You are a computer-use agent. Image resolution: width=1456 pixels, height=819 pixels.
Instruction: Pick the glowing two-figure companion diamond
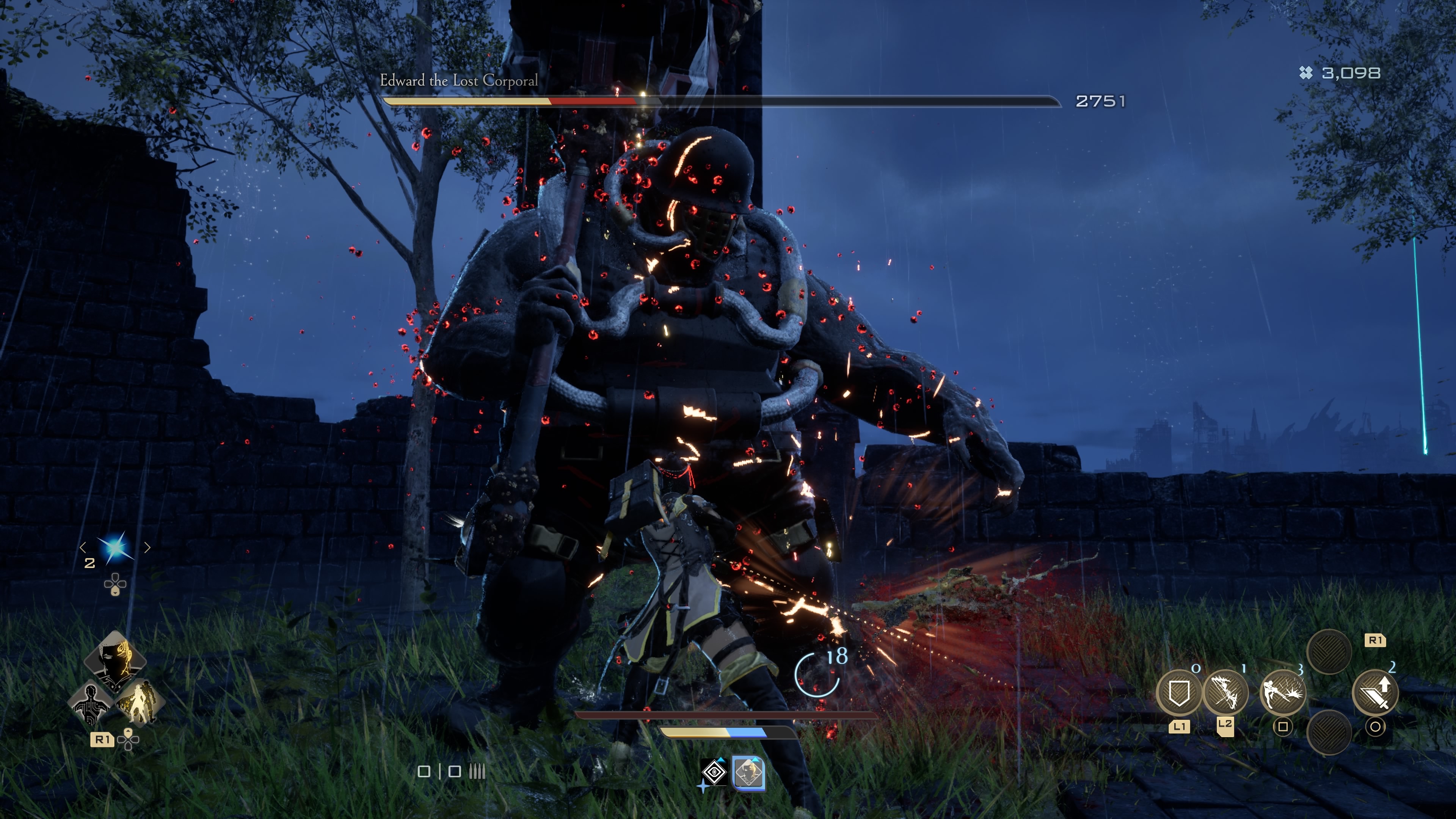pos(139,703)
